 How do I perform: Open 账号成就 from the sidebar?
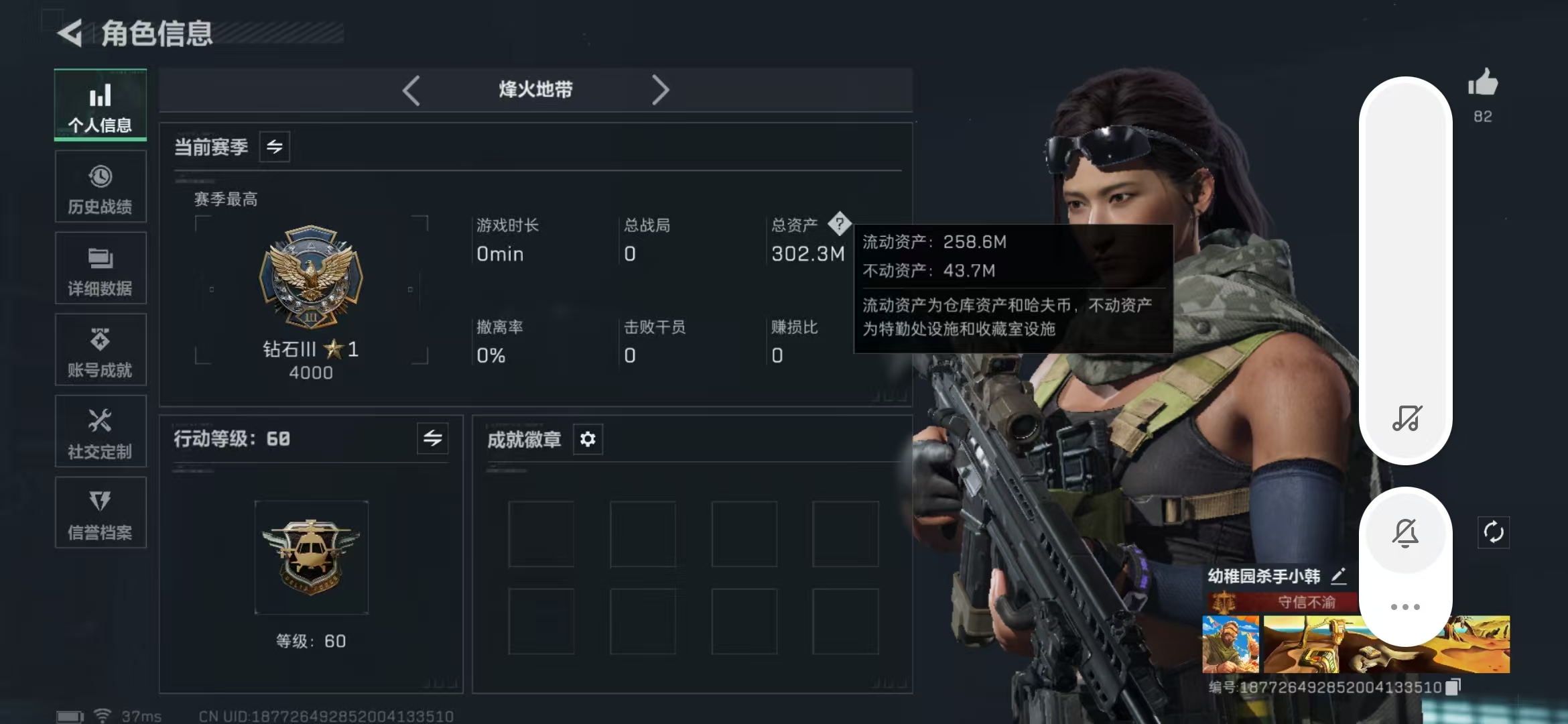coord(100,350)
